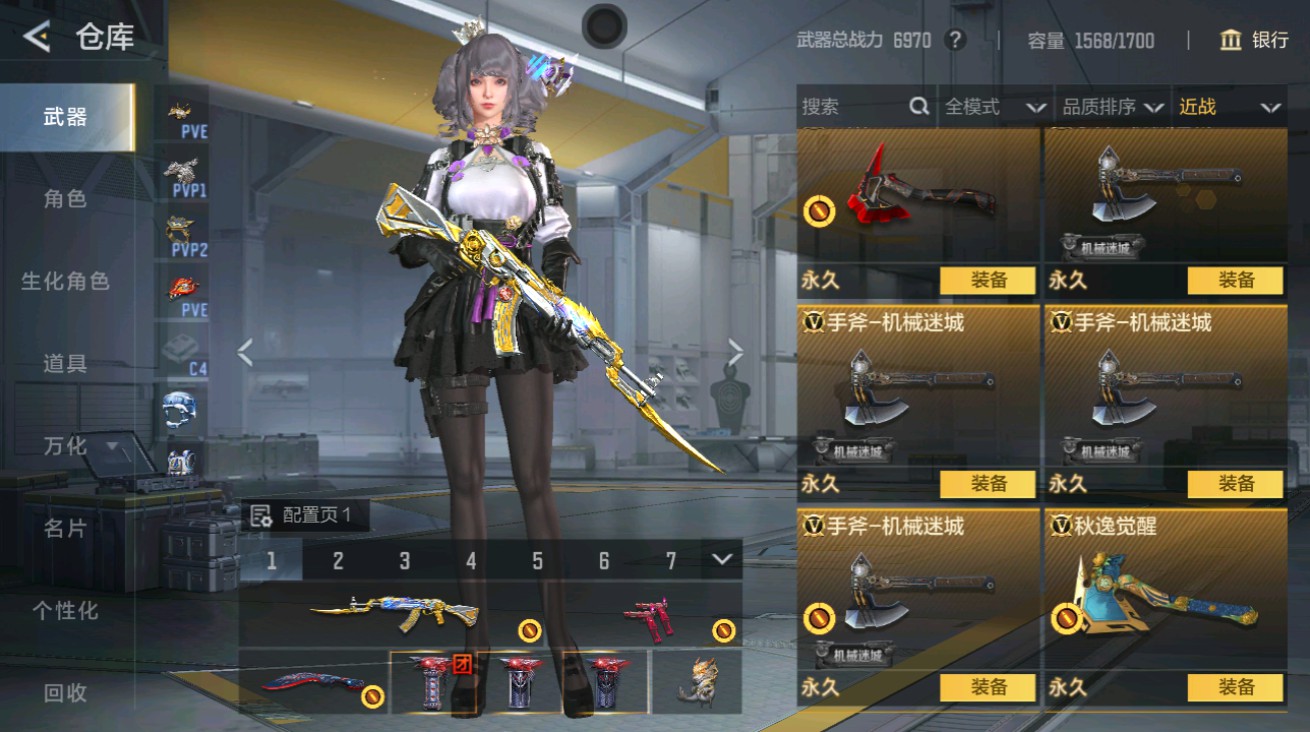The image size is (1310, 732).
Task: Go back from the 仓库 screen
Action: pyautogui.click(x=37, y=38)
